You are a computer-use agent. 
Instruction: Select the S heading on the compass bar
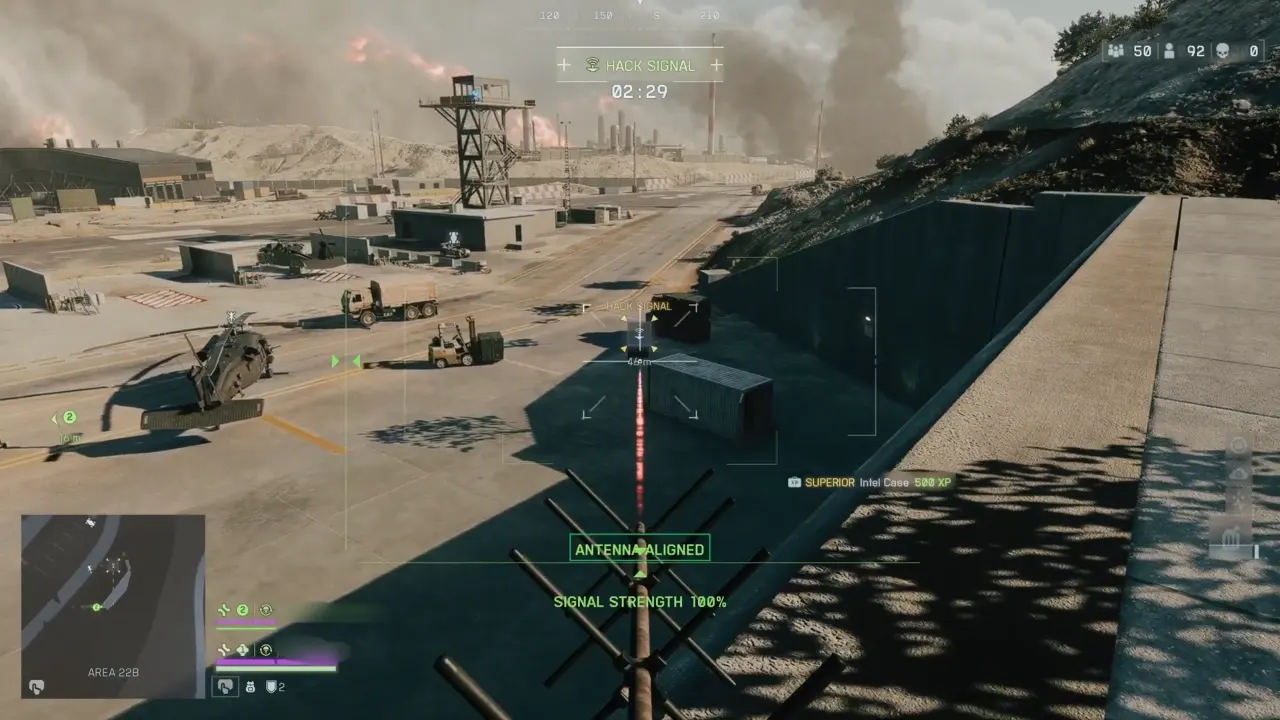654,16
